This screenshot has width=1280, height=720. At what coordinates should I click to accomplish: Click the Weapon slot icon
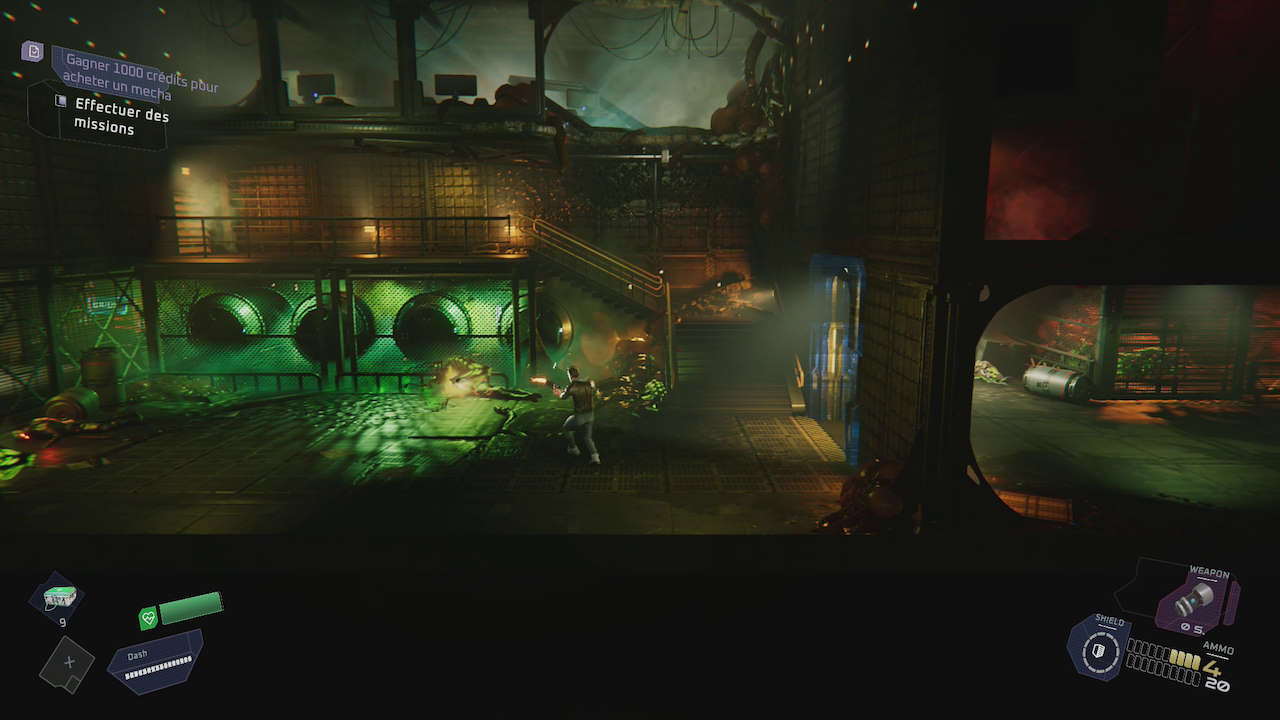(1194, 601)
